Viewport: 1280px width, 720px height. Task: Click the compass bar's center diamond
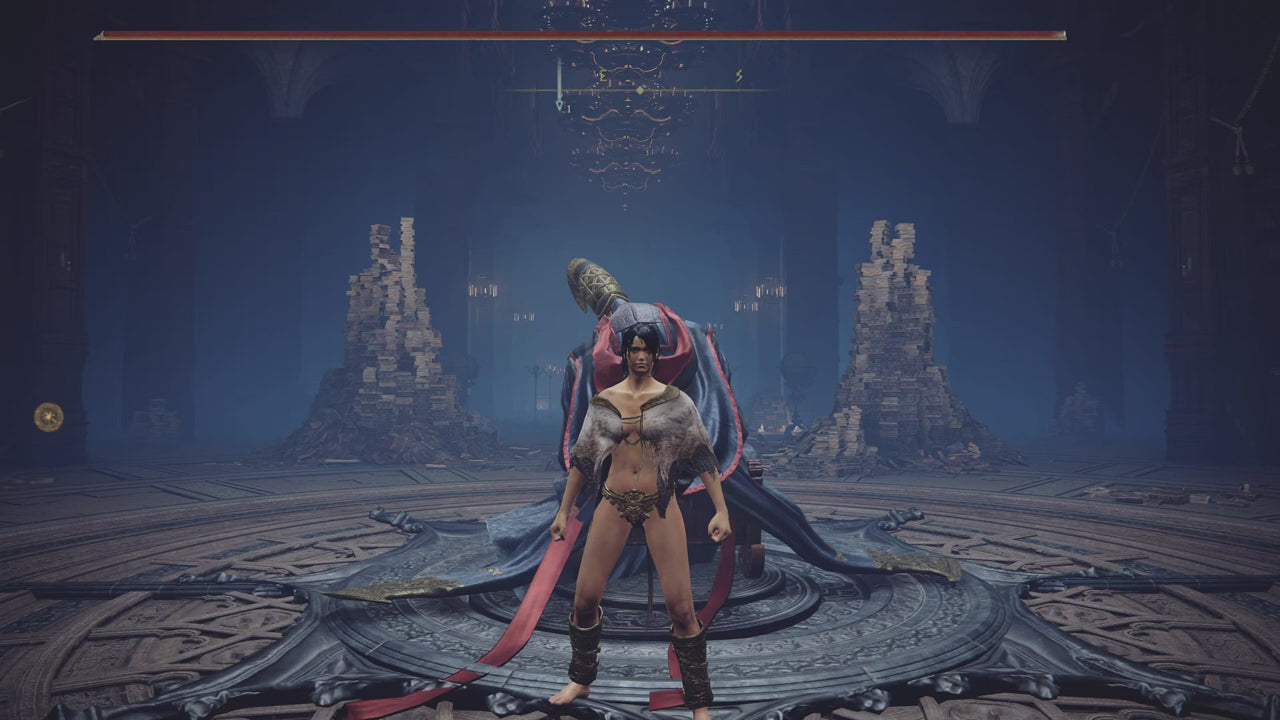tap(640, 90)
